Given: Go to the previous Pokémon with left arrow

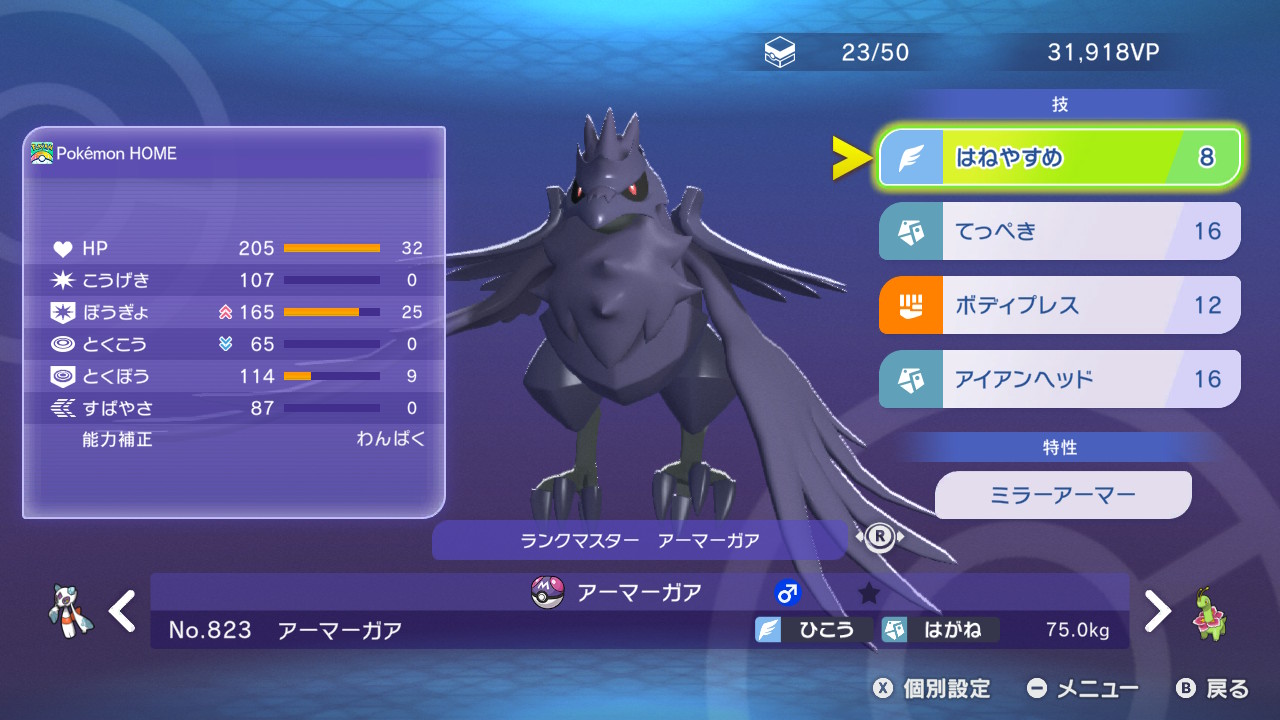Looking at the screenshot, I should [122, 610].
